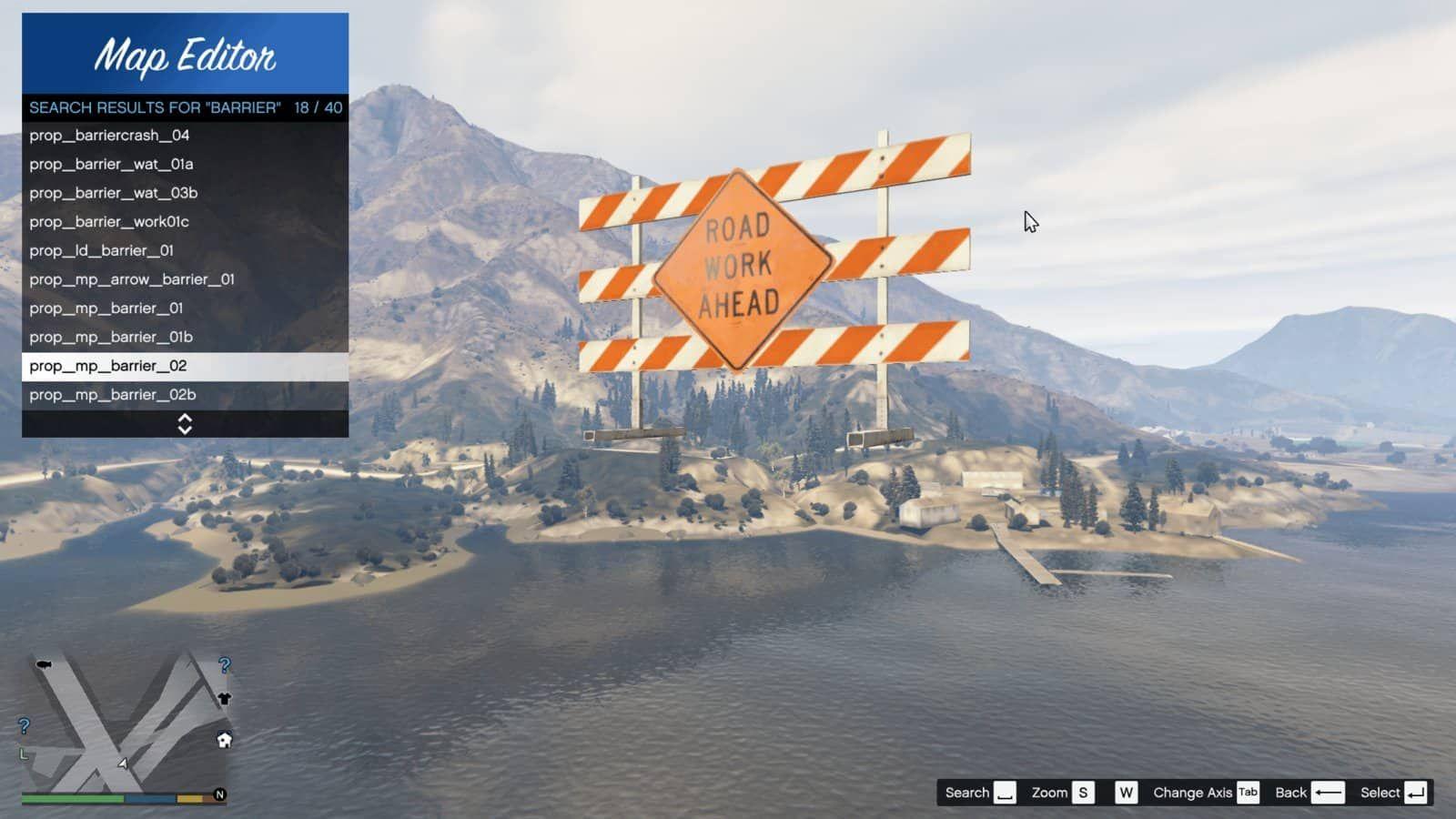Click the clothing store shirt blip on the minimap
This screenshot has width=1456, height=819.
pos(225,699)
